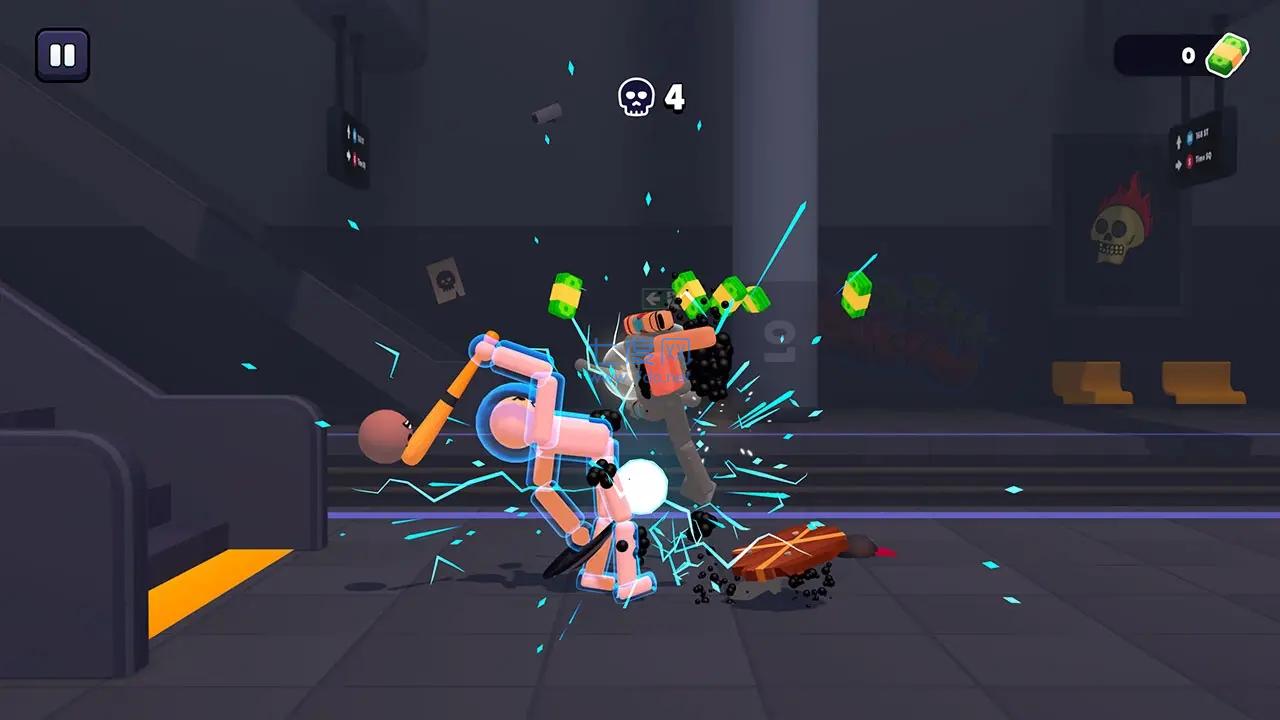1280x720 pixels.
Task: Click the yellow bench on the right
Action: coord(1090,383)
